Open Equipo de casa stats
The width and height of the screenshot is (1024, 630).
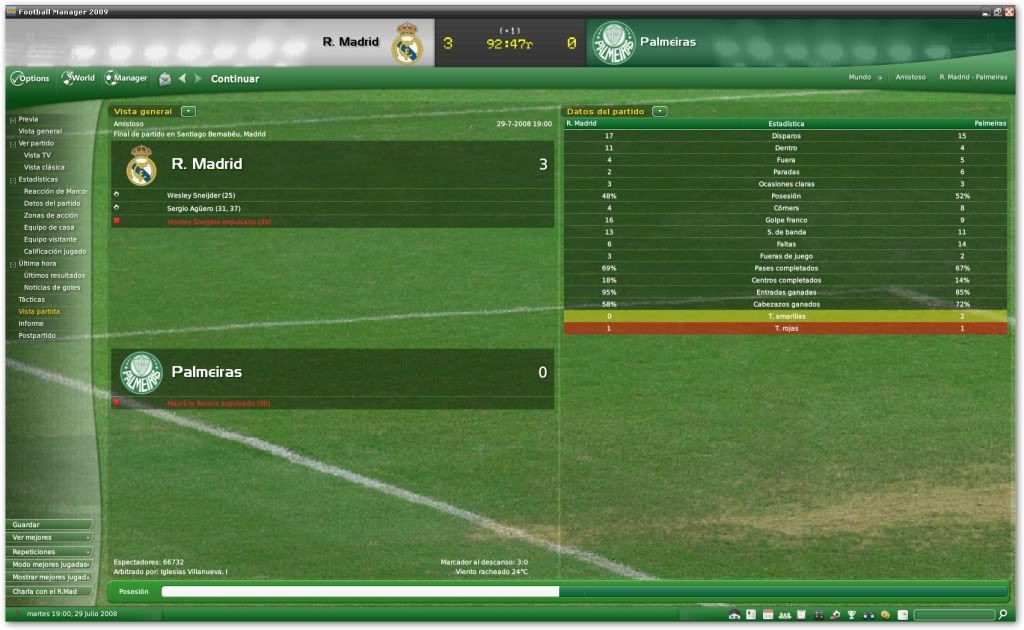(x=49, y=227)
